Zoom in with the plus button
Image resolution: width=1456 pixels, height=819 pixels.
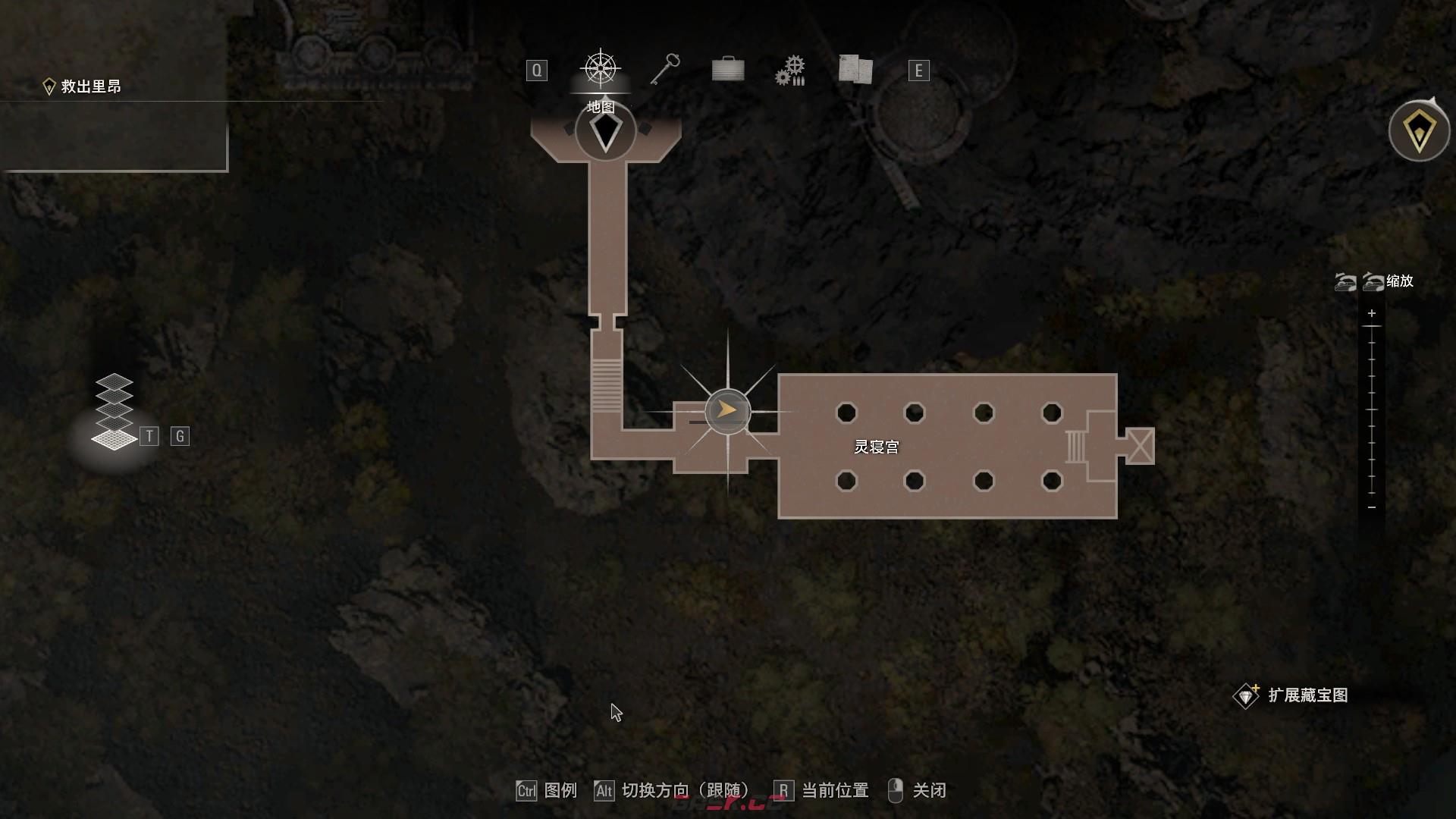(x=1372, y=313)
